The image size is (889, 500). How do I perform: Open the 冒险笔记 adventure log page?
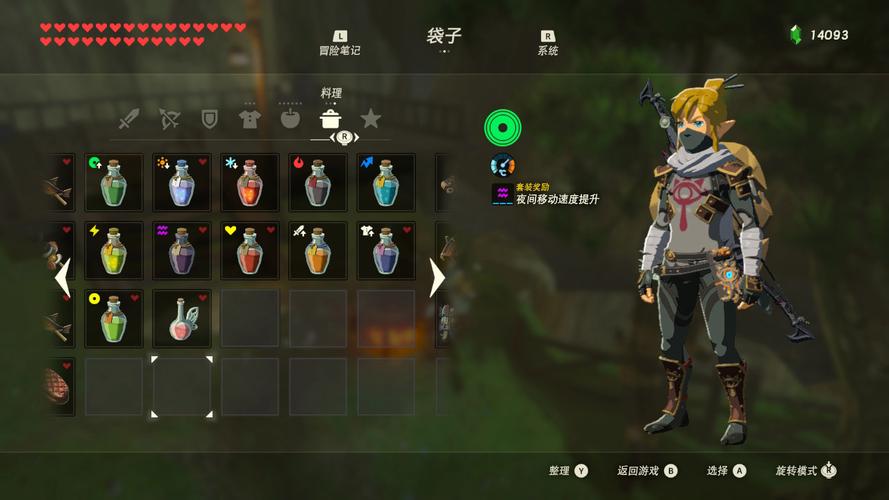[339, 44]
